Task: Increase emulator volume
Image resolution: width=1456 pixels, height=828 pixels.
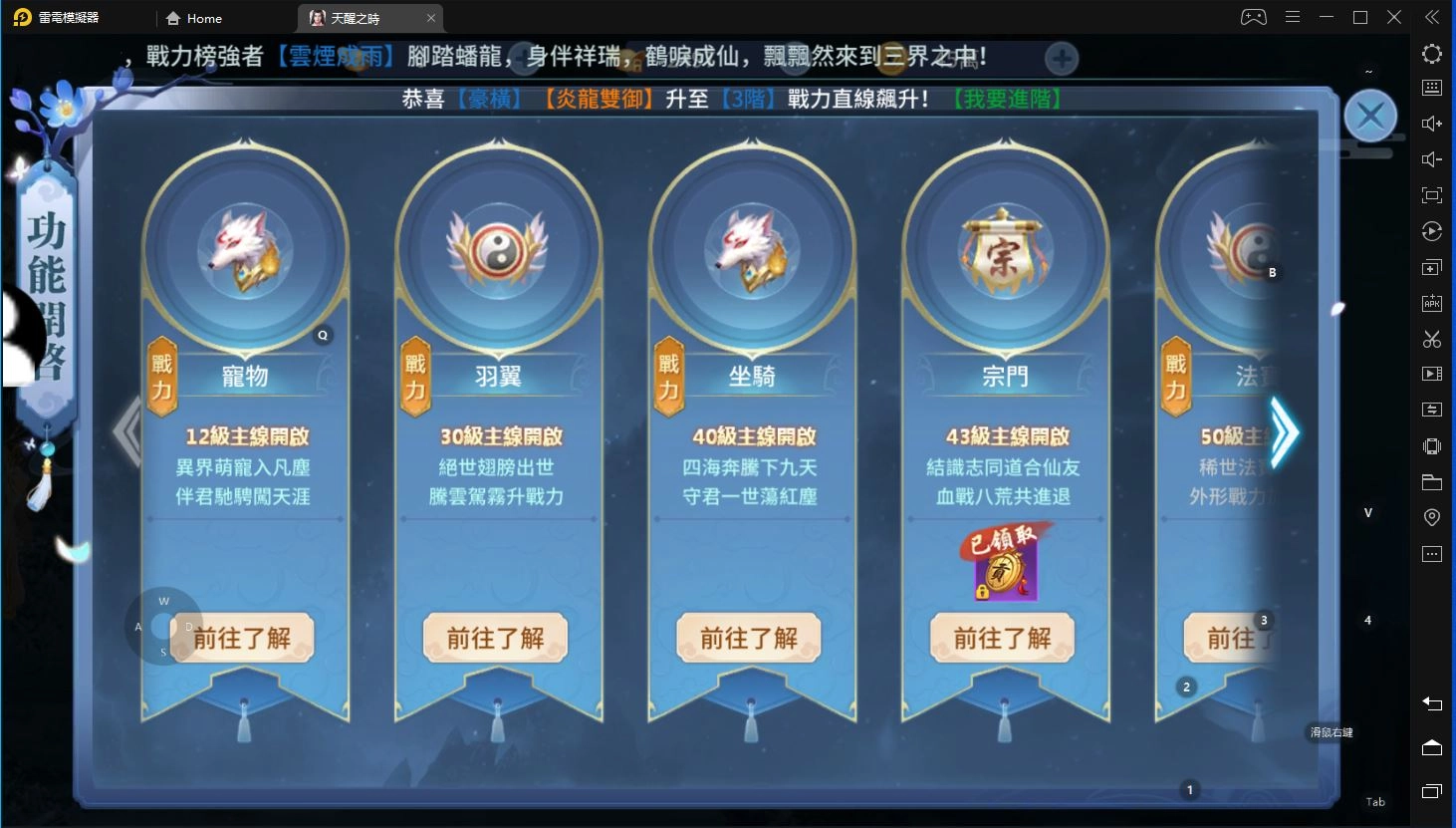Action: click(x=1431, y=124)
